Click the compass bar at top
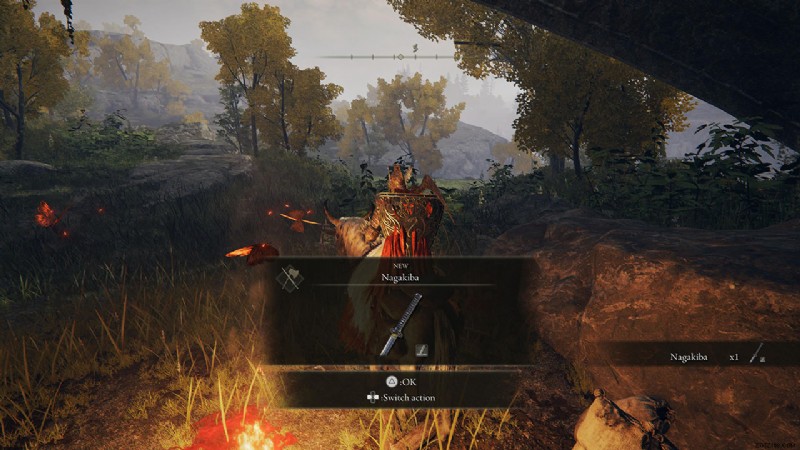Viewport: 800px width, 450px height. click(x=399, y=56)
